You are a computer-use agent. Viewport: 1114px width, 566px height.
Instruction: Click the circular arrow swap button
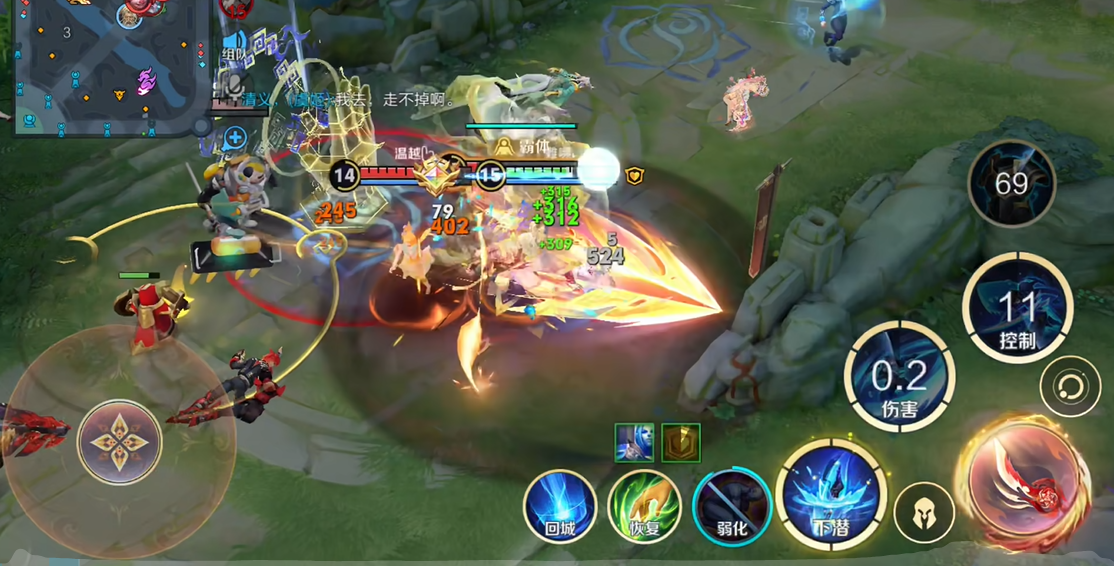1070,387
